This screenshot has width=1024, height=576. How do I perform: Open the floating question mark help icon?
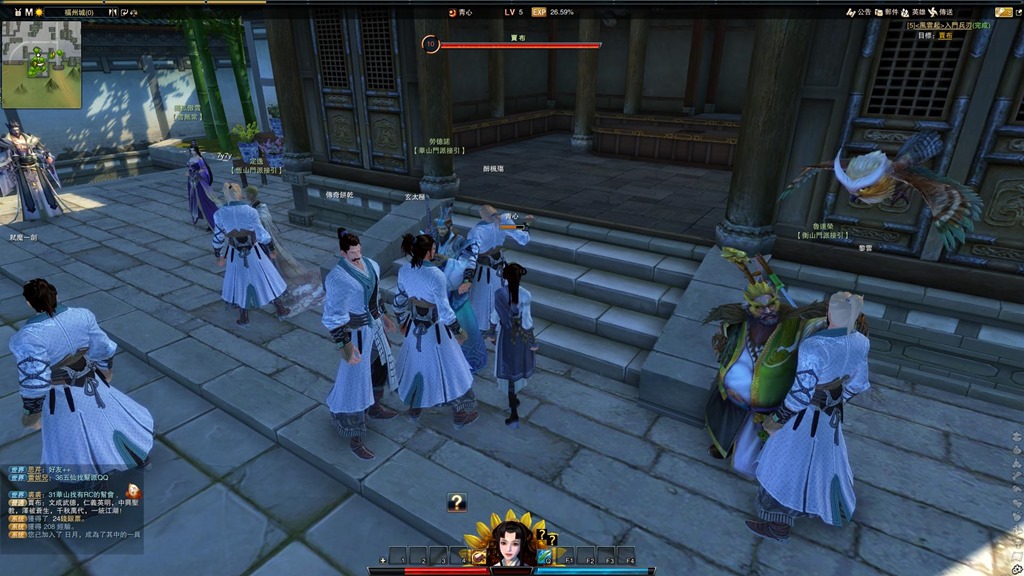[x=457, y=502]
